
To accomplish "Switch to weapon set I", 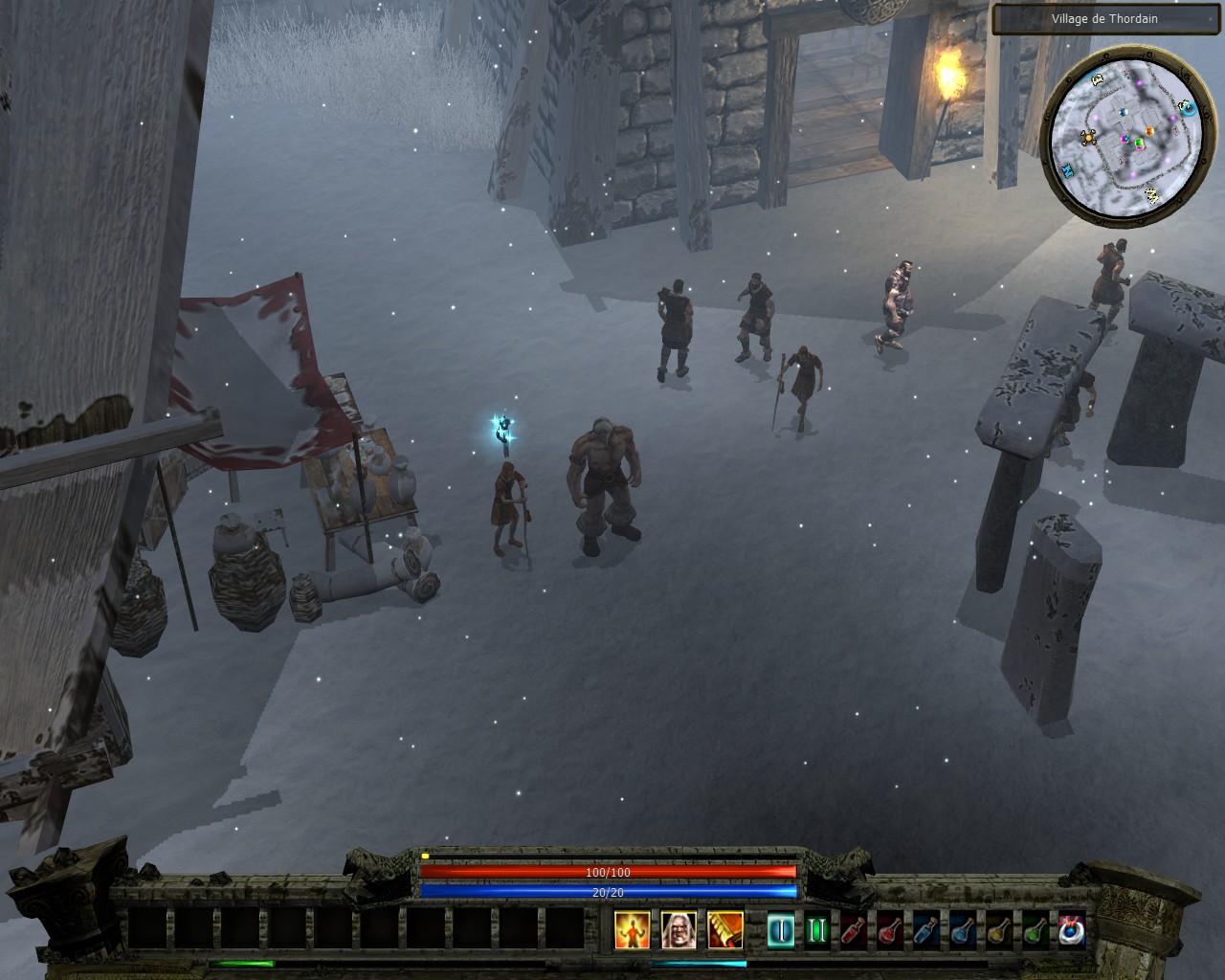I will [x=781, y=929].
